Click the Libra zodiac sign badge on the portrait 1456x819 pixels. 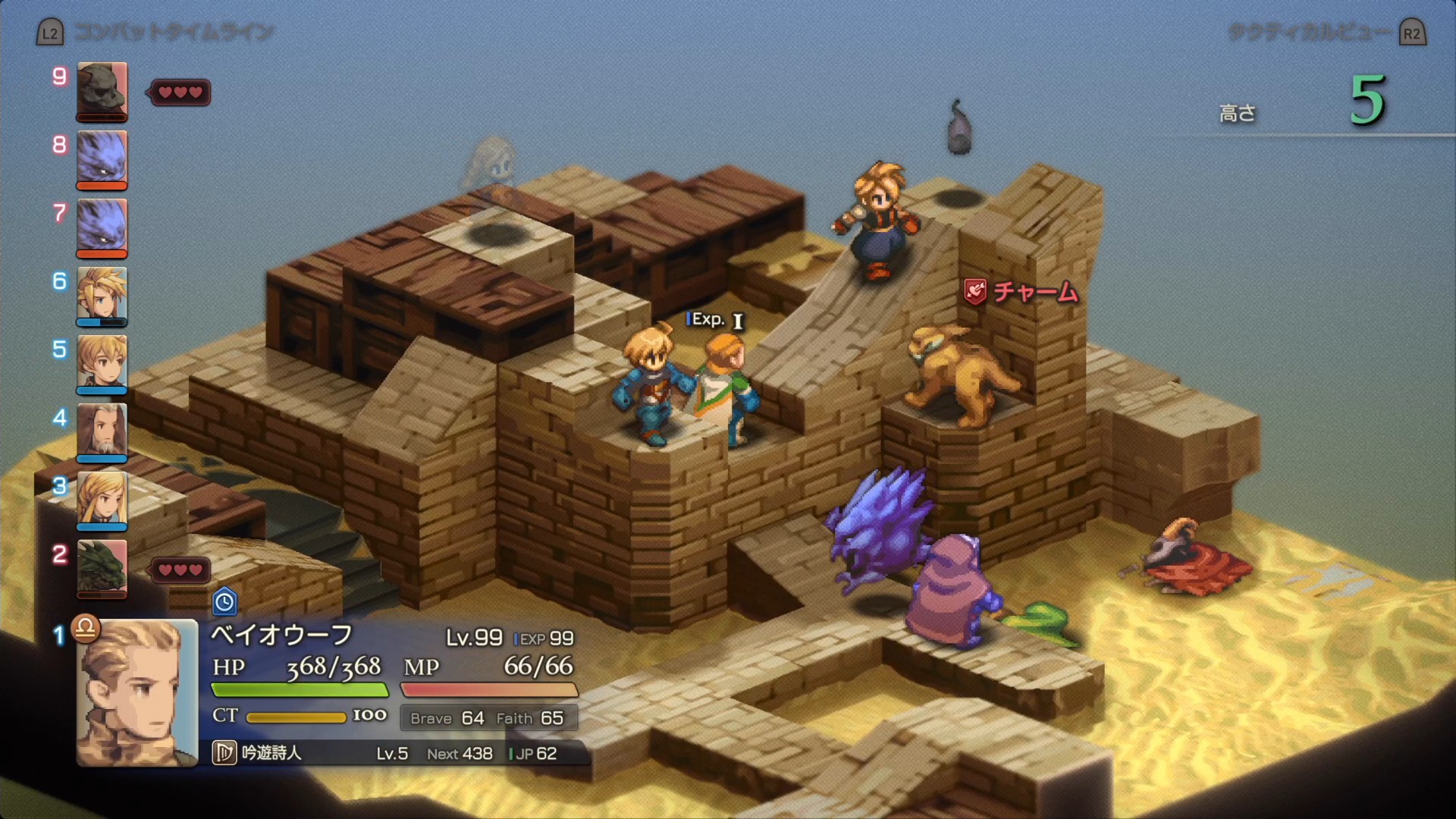[86, 627]
